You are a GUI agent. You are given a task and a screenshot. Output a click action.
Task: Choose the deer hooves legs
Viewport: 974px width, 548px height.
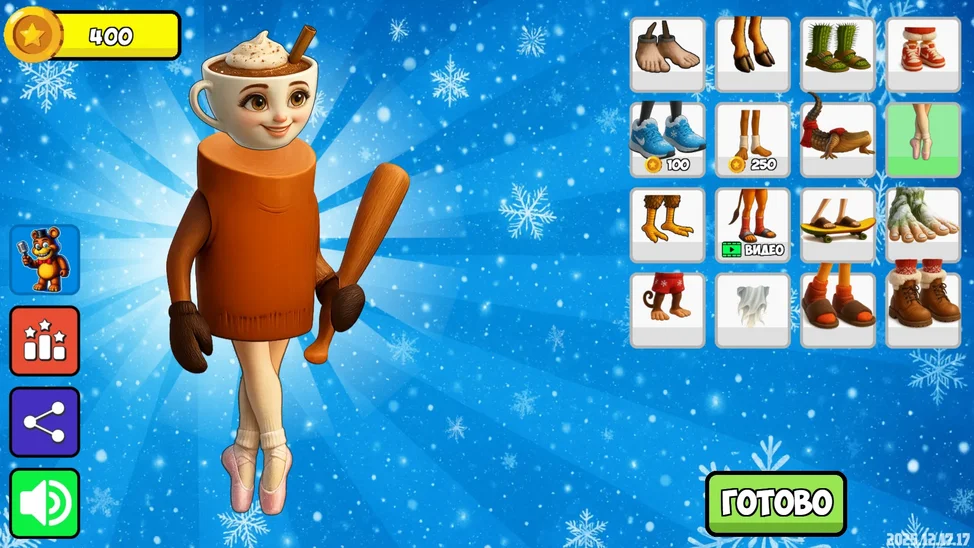point(752,54)
